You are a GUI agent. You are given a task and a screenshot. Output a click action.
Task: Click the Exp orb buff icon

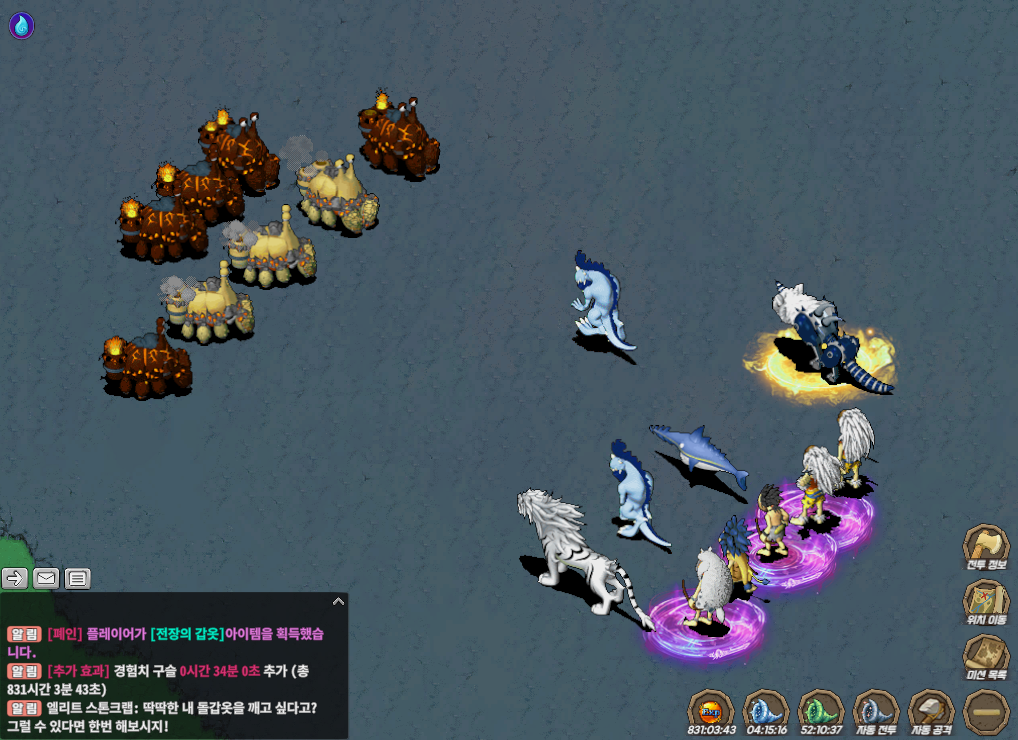pos(711,713)
